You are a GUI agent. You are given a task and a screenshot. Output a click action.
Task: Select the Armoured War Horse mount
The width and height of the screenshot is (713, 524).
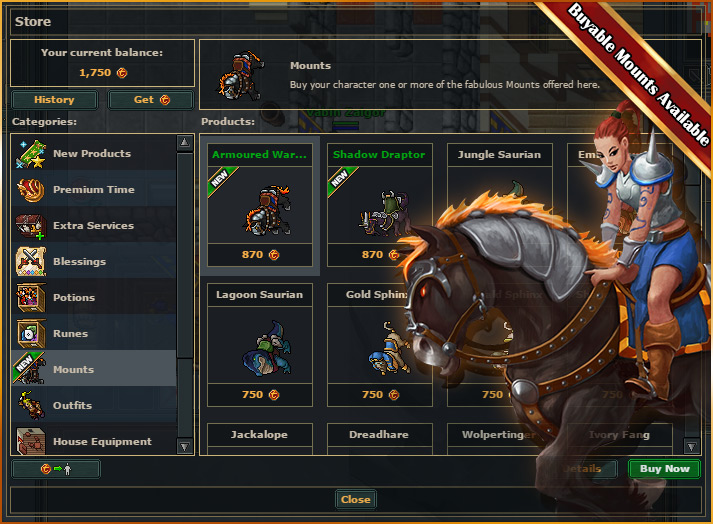tap(260, 208)
